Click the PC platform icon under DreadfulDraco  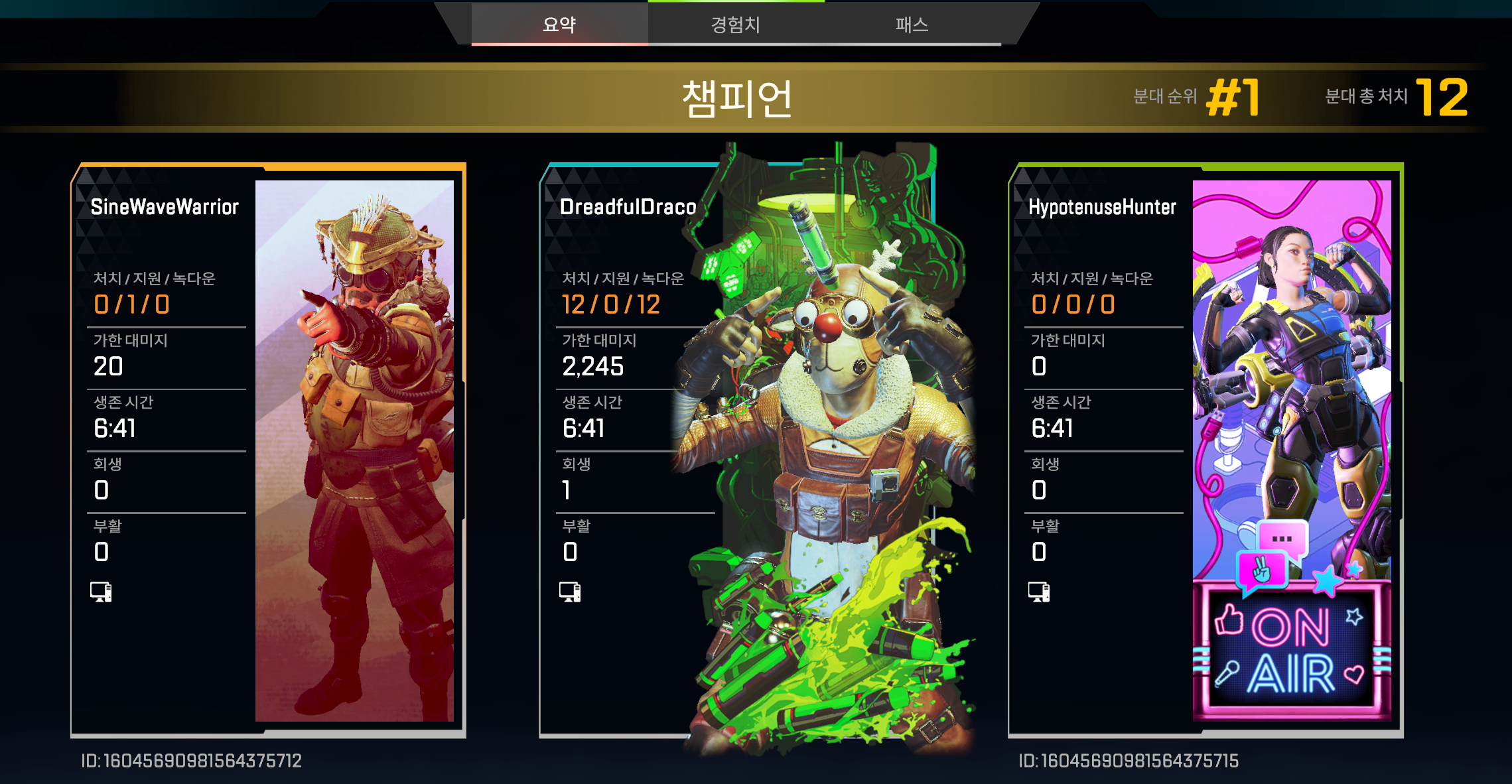[570, 592]
